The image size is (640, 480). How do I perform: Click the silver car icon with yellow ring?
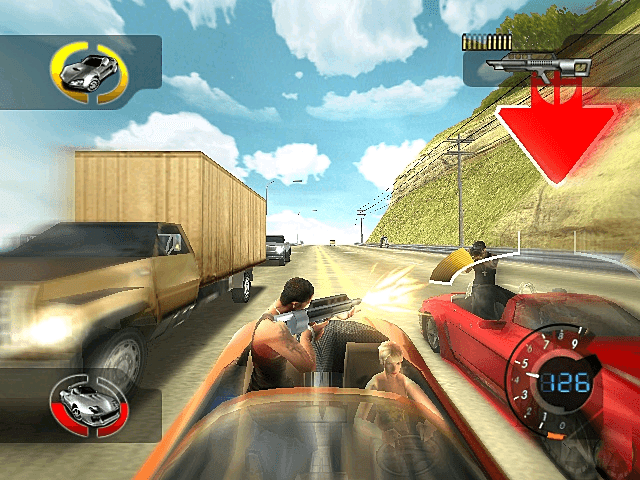(88, 71)
